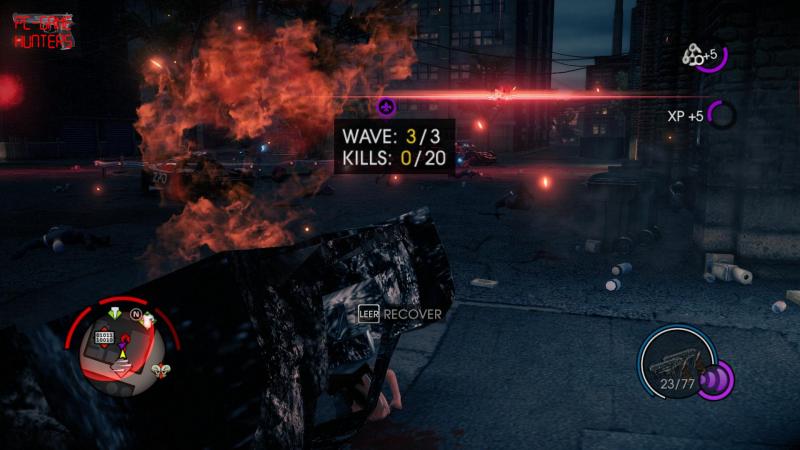This screenshot has width=800, height=450.
Task: Click the purple fleur-de-lis wave objective marker
Action: pyautogui.click(x=387, y=106)
